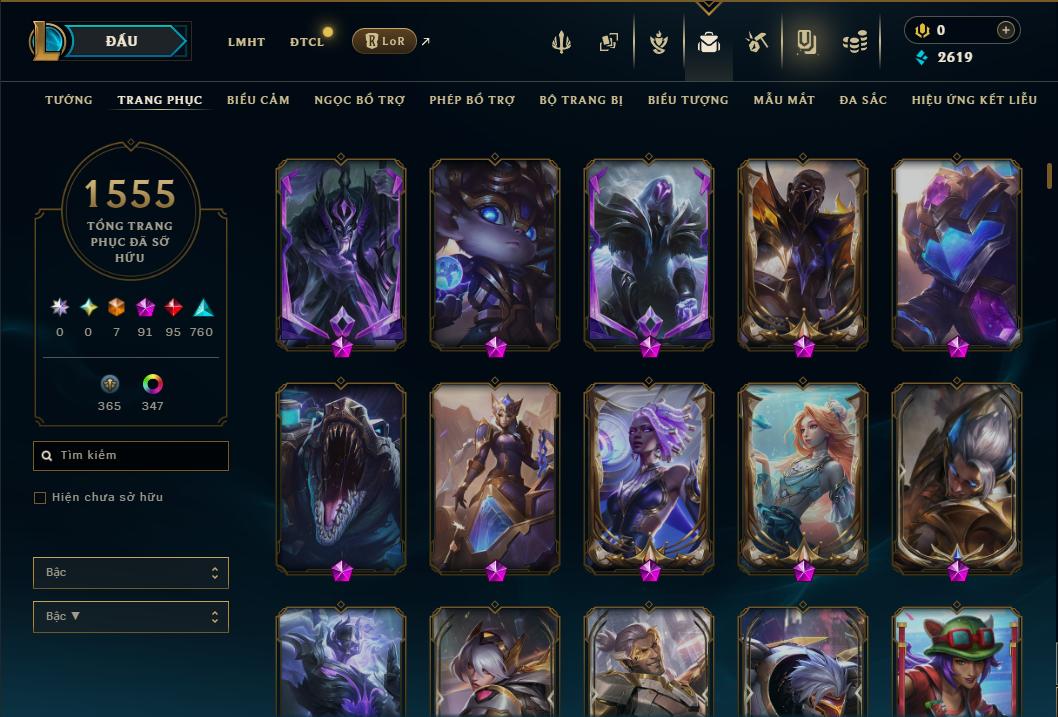Go to the NGỌC BỔ TRỢ tab
This screenshot has width=1058, height=717.
[359, 100]
